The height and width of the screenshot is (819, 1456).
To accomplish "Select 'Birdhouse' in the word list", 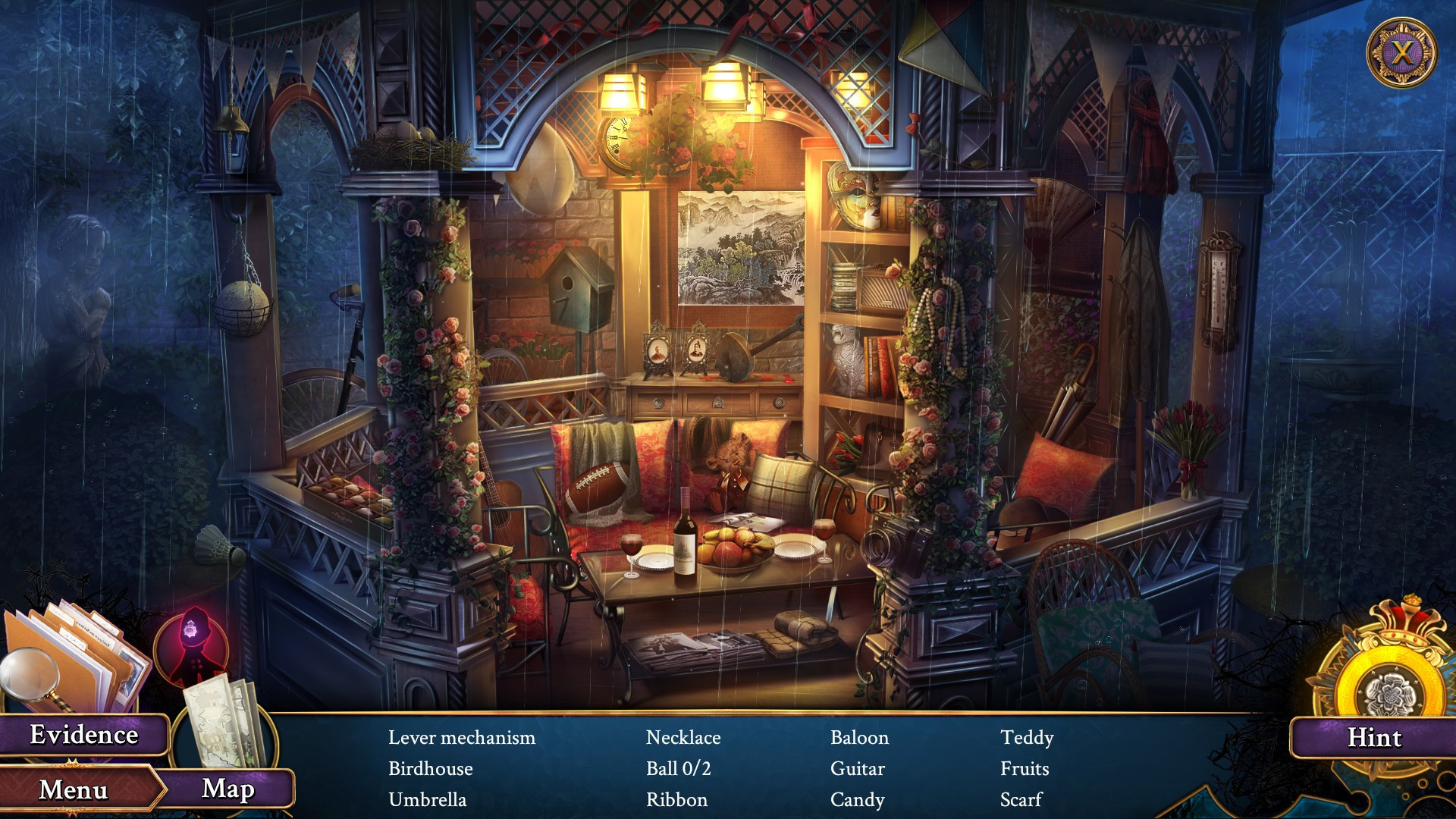I will coord(429,768).
